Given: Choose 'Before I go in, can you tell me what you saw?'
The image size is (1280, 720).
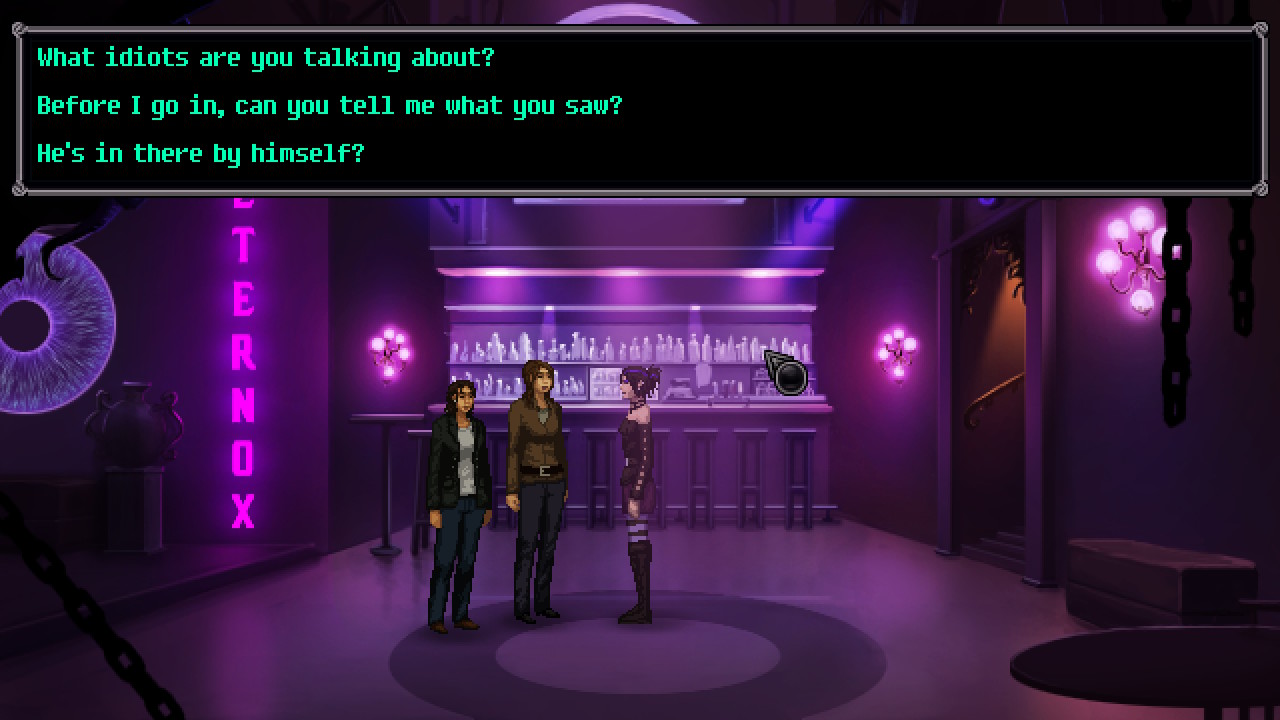Looking at the screenshot, I should (x=330, y=105).
